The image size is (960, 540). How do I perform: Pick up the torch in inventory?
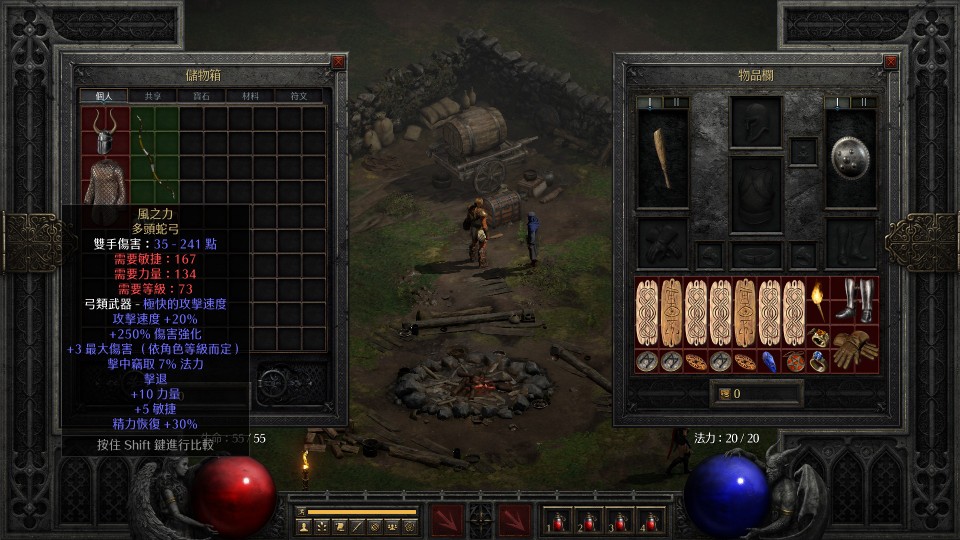coord(819,299)
